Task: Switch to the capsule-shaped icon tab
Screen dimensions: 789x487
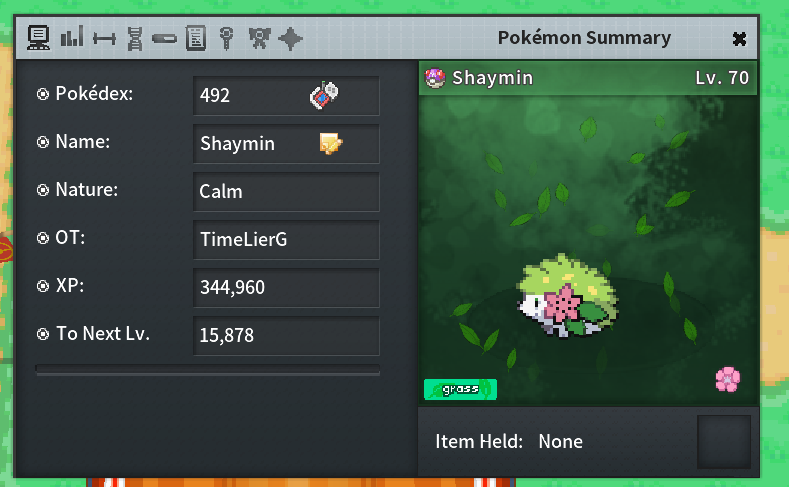Action: click(x=165, y=38)
